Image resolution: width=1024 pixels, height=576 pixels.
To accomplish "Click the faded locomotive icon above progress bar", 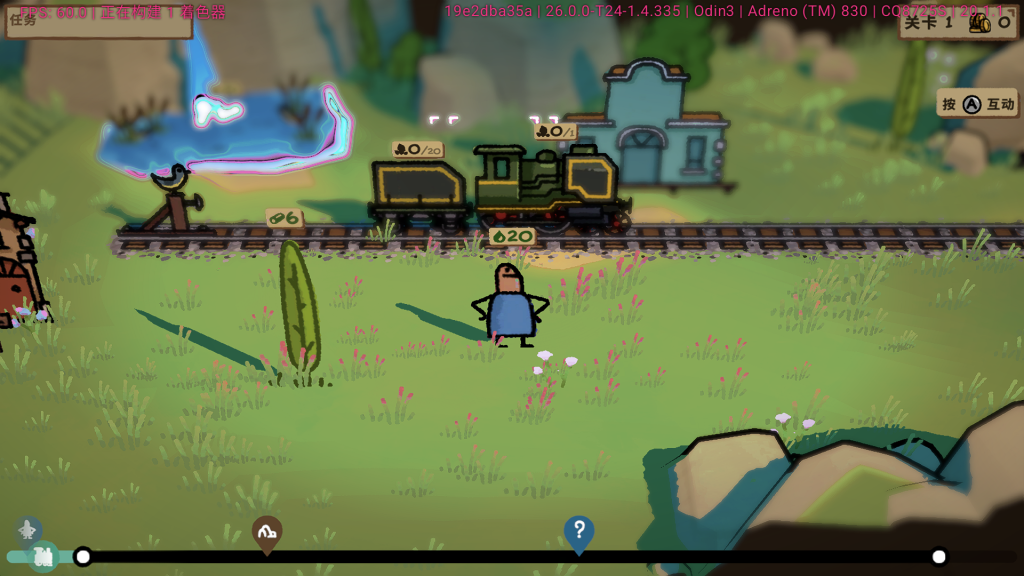I will pos(28,530).
